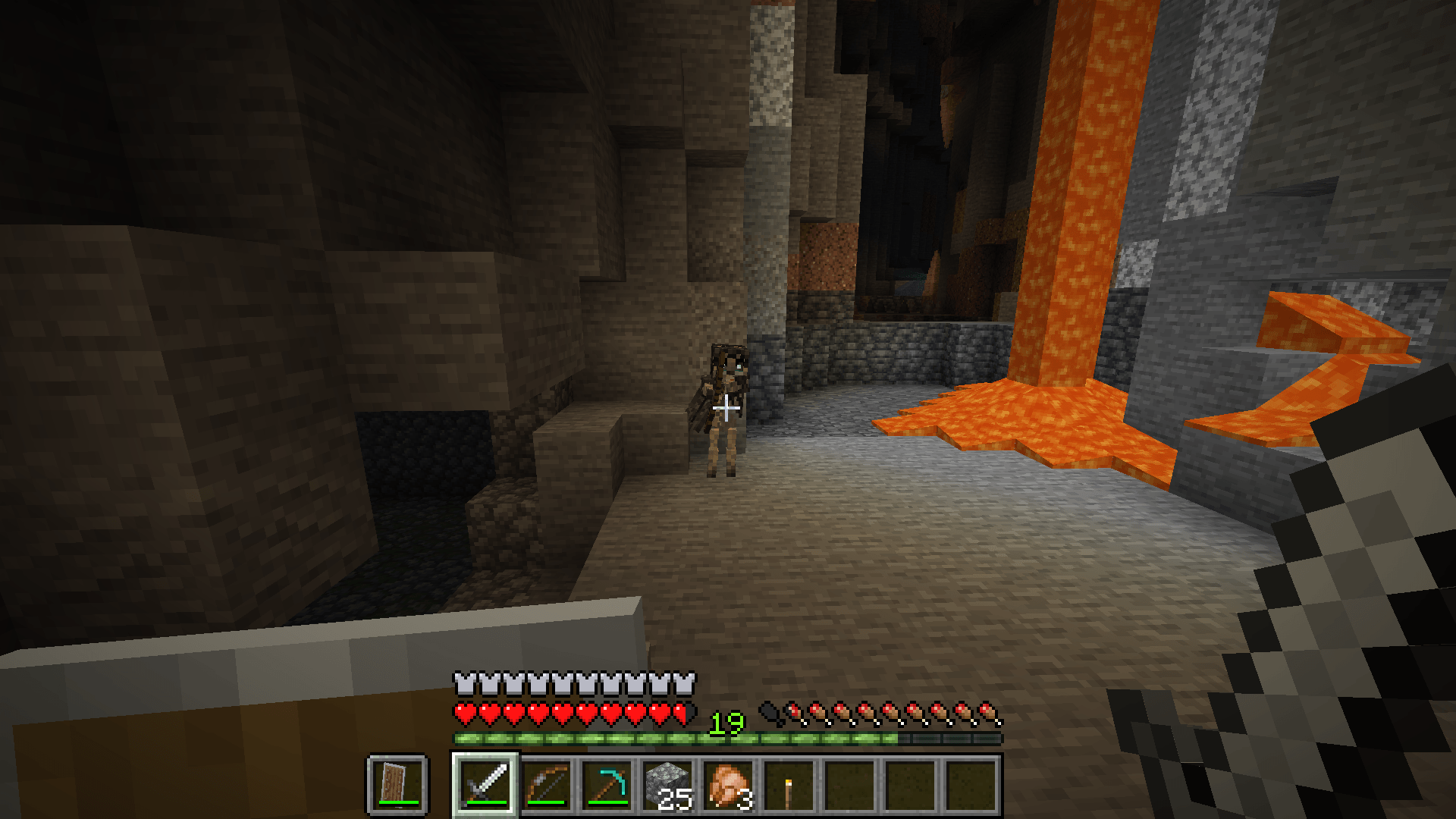This screenshot has width=1456, height=819.
Task: Choose the diamond pickaxe slot
Action: [x=607, y=784]
